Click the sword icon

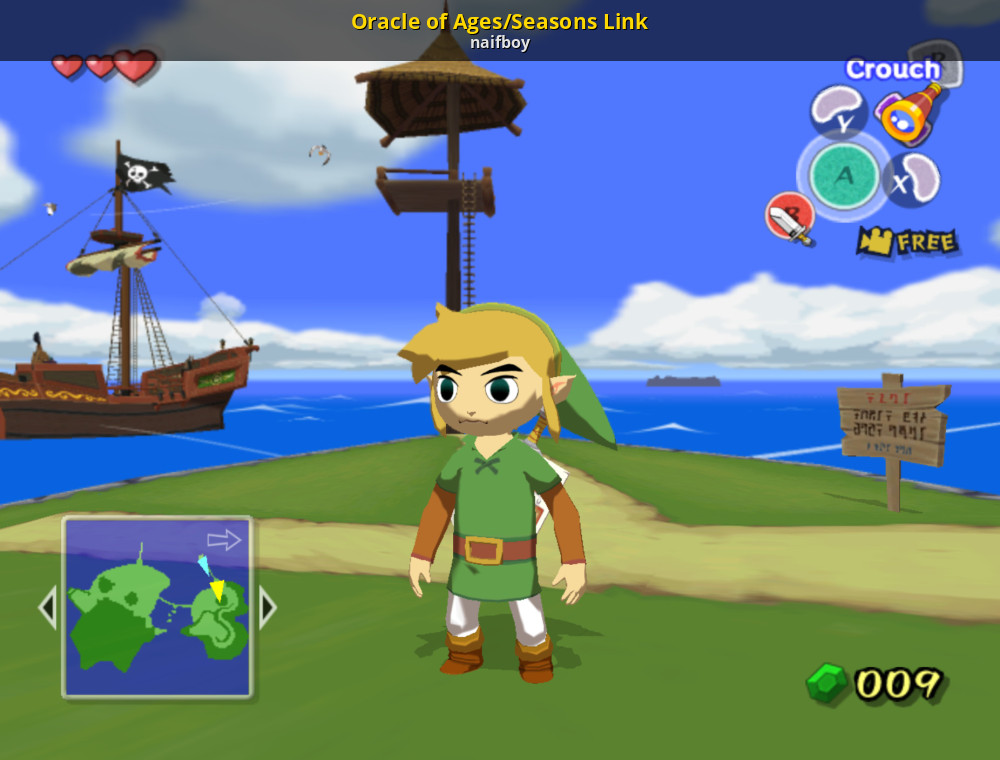pyautogui.click(x=789, y=218)
